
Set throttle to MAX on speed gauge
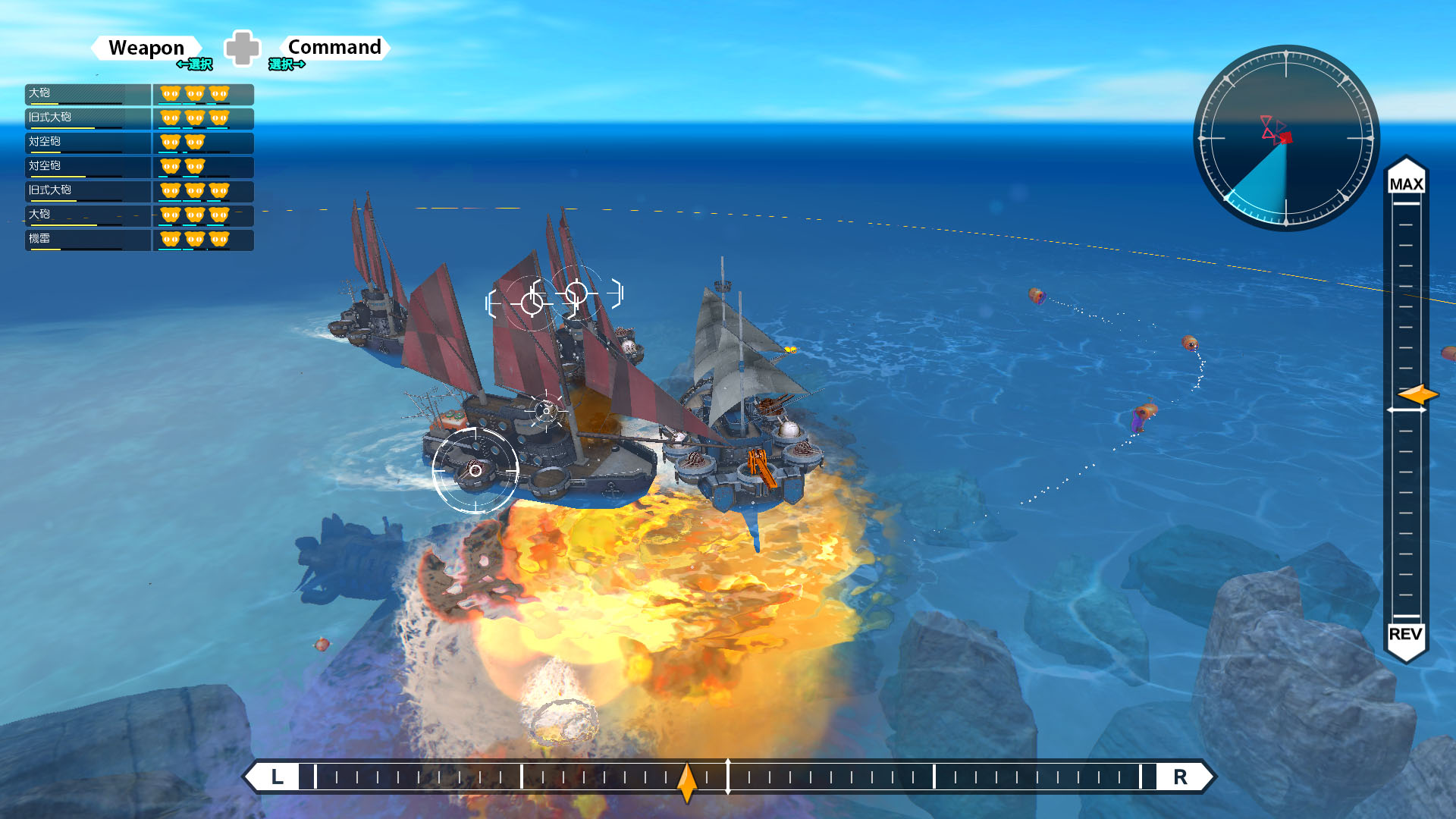coord(1405,184)
